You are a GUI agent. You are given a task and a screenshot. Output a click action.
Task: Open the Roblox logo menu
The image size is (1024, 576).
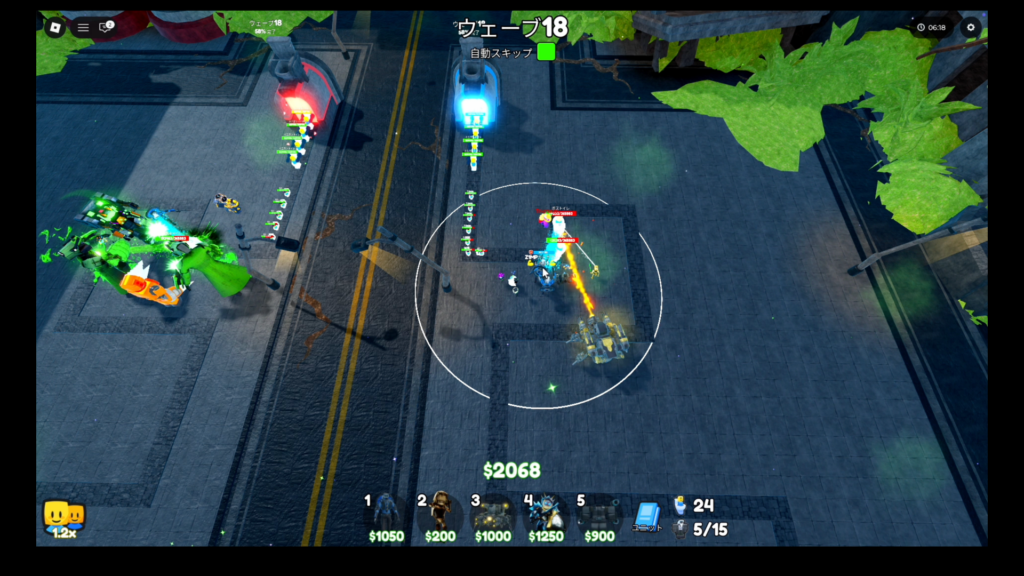[54, 27]
